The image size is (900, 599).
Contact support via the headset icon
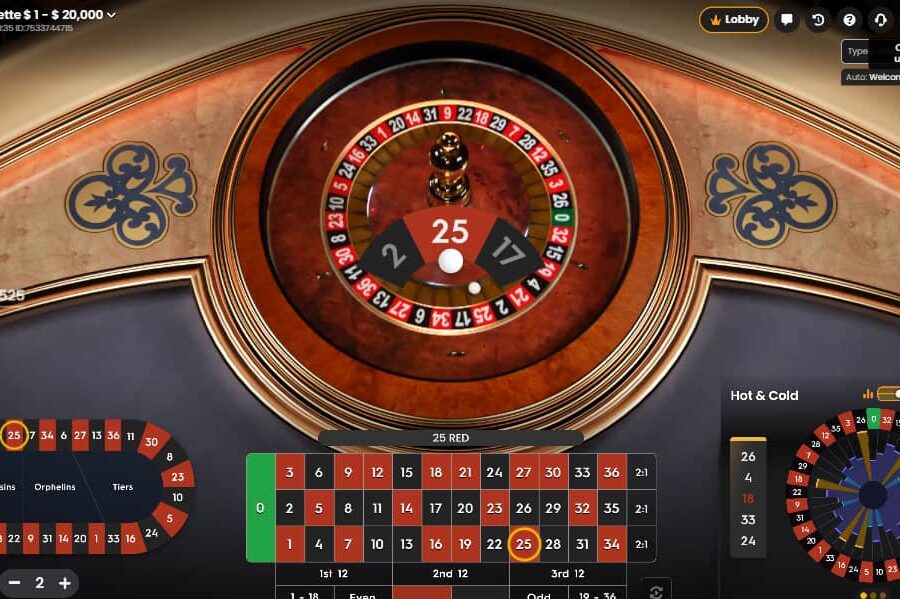pos(880,19)
